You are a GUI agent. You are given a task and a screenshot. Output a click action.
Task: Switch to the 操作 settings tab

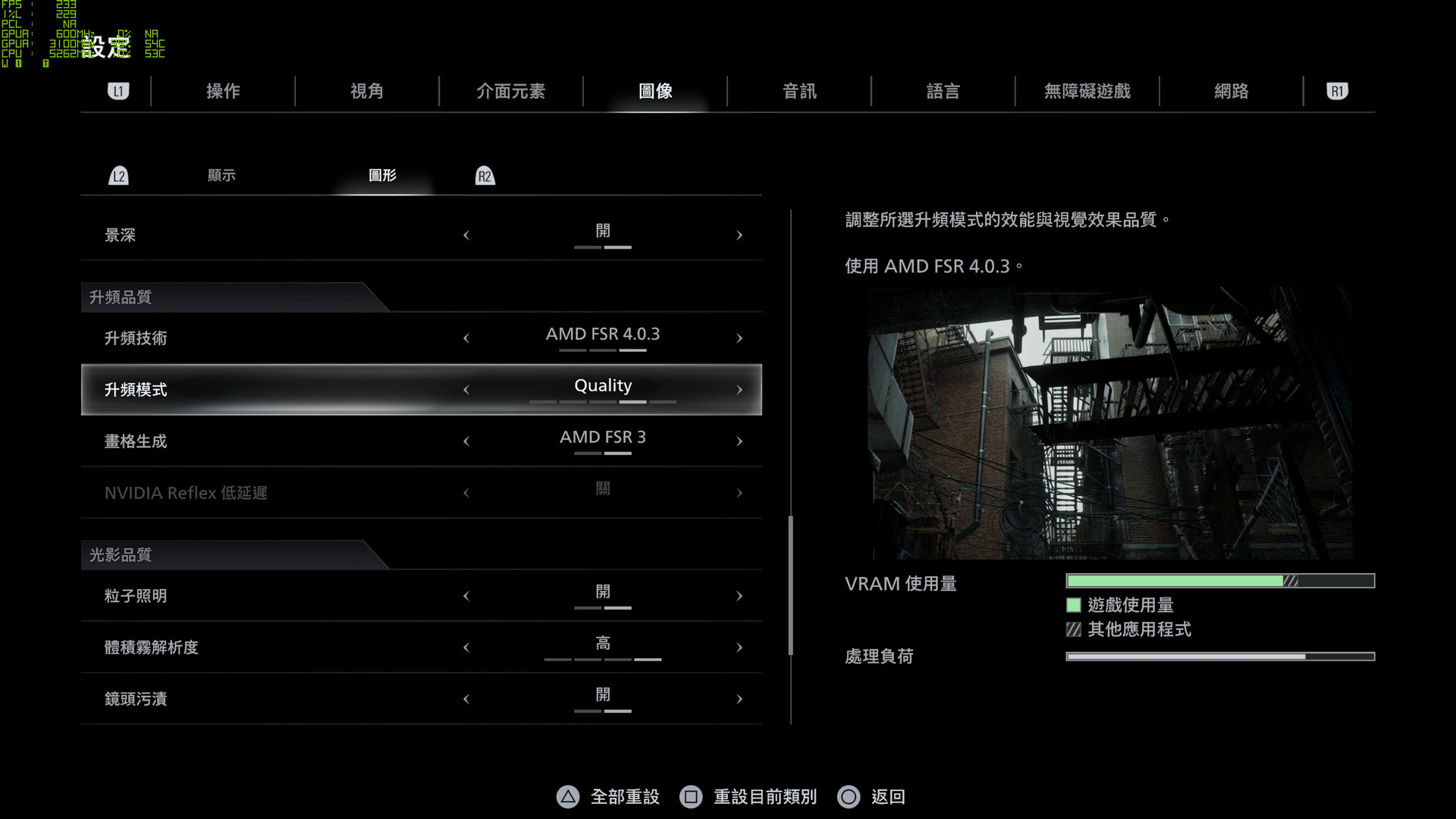point(223,92)
